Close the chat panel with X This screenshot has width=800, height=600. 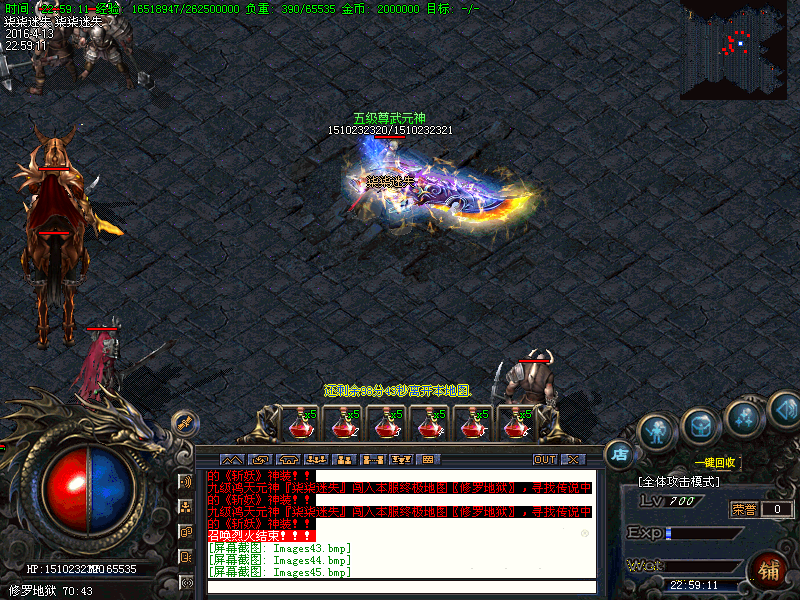(572, 460)
